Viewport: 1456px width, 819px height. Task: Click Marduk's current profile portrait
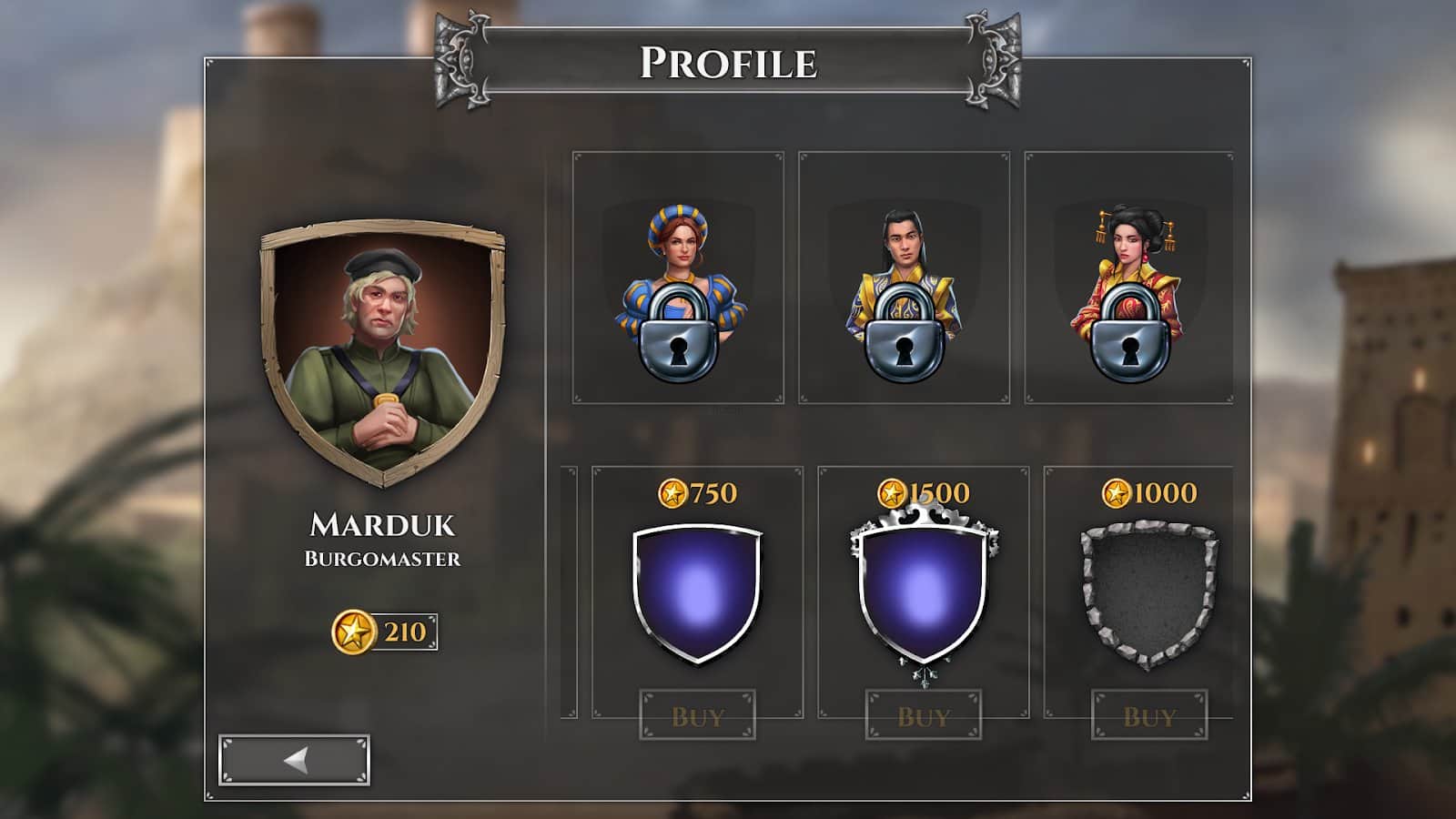click(382, 353)
